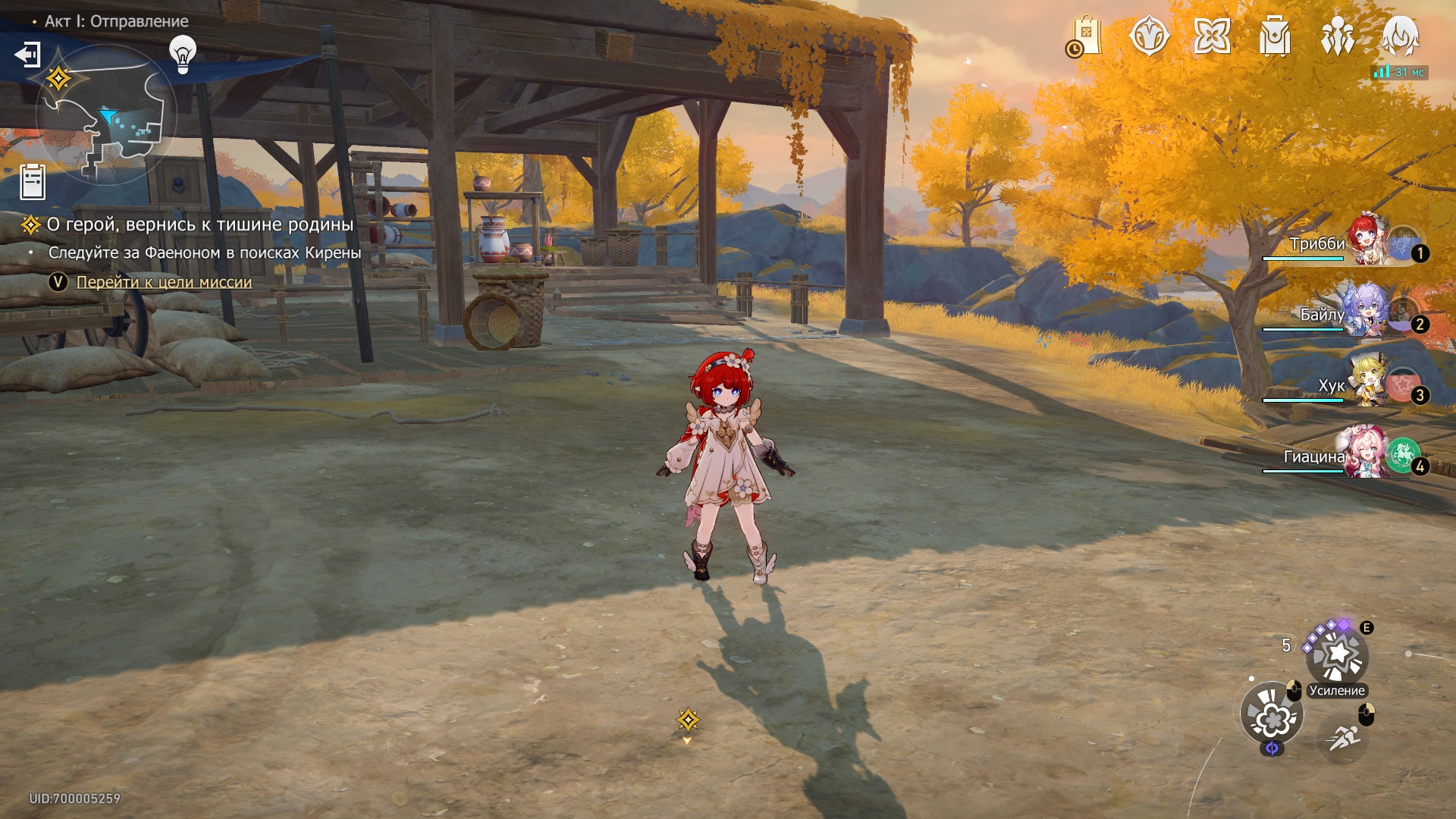1456x819 pixels.
Task: Open the compass guide icon
Action: [1149, 36]
